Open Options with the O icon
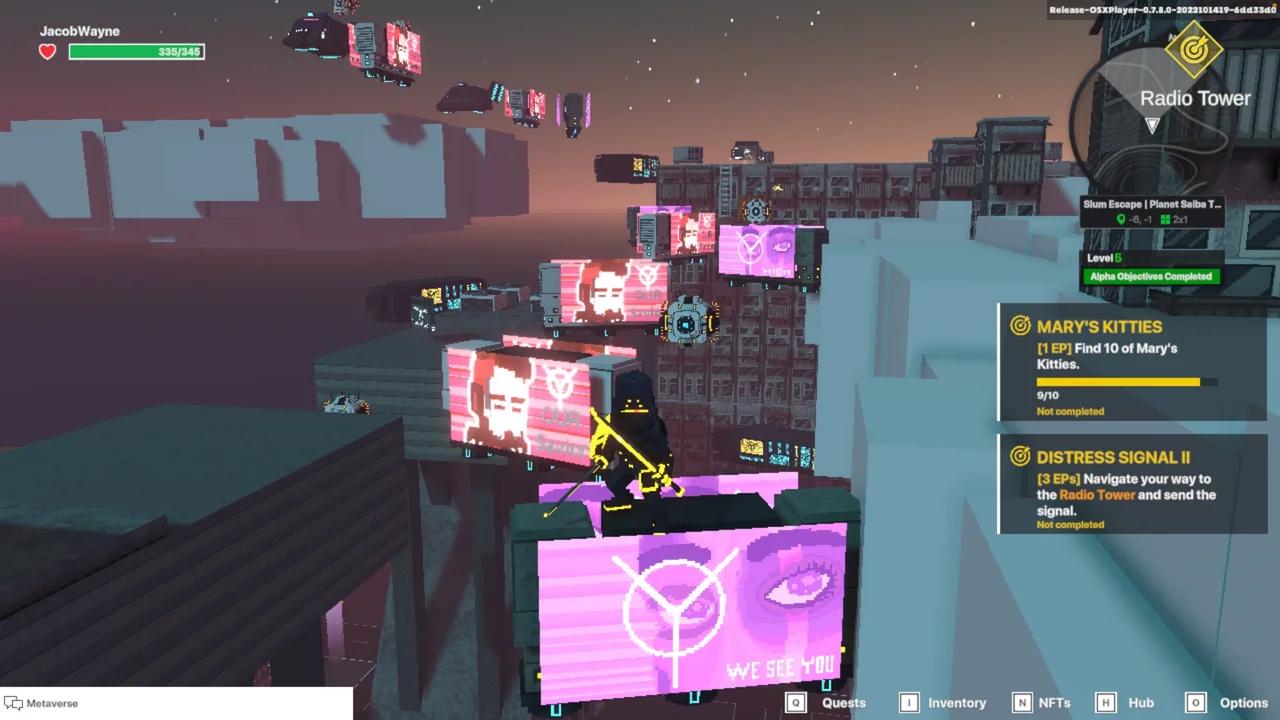 [x=1198, y=703]
